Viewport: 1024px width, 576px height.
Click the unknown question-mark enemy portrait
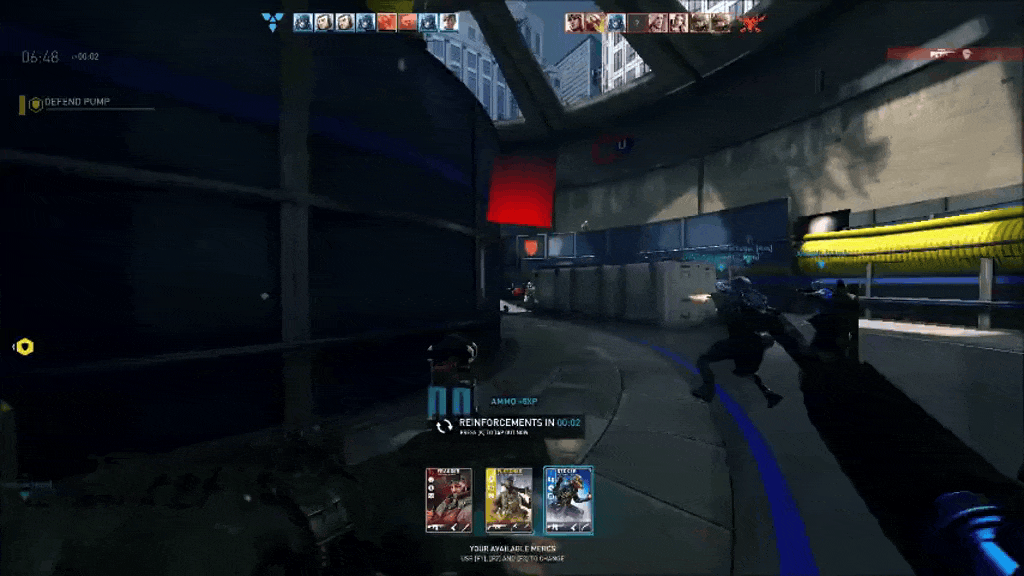coord(636,22)
